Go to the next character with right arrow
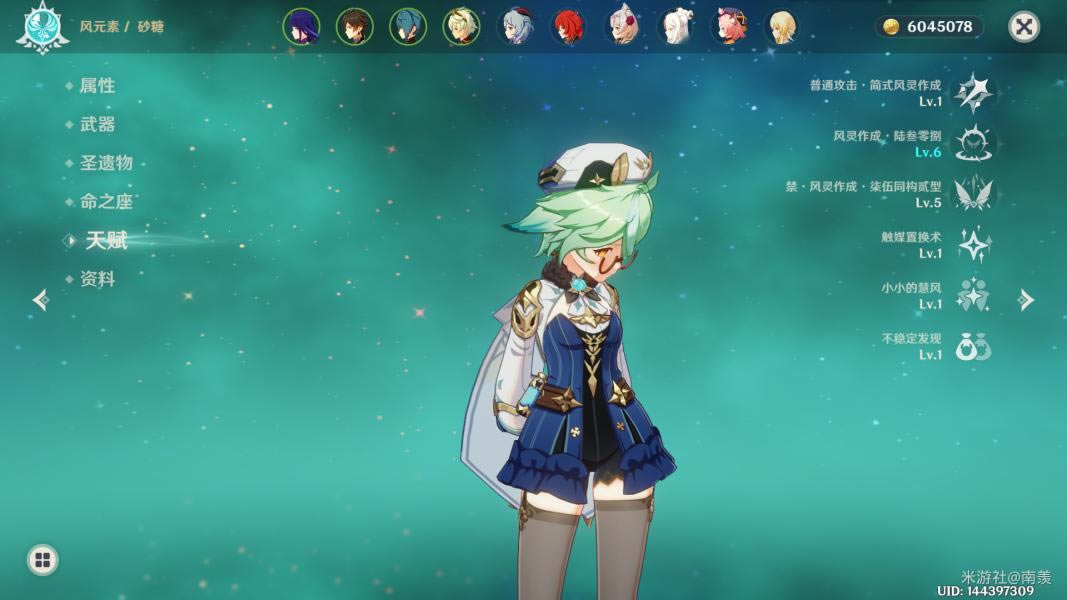The height and width of the screenshot is (600, 1067). [x=1026, y=300]
